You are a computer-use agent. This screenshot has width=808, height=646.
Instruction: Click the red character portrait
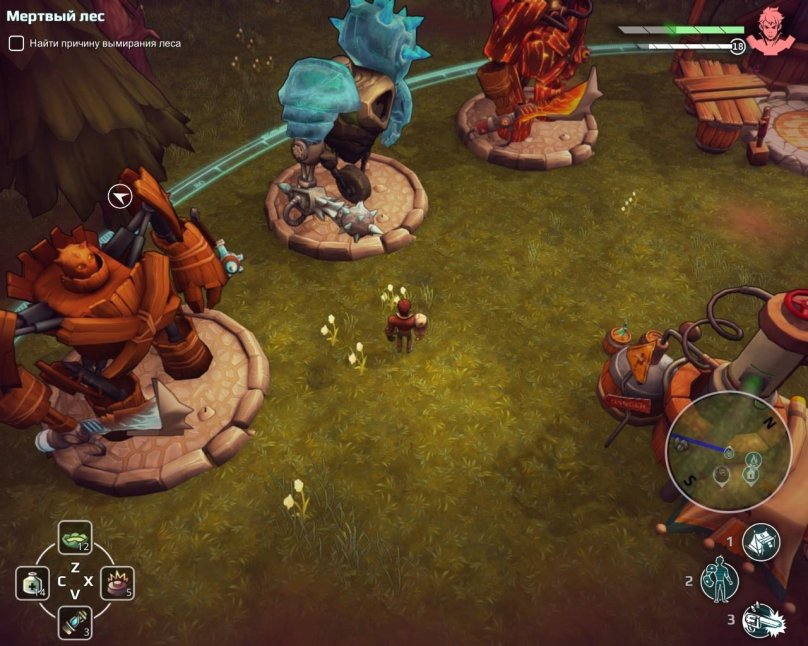click(x=772, y=30)
